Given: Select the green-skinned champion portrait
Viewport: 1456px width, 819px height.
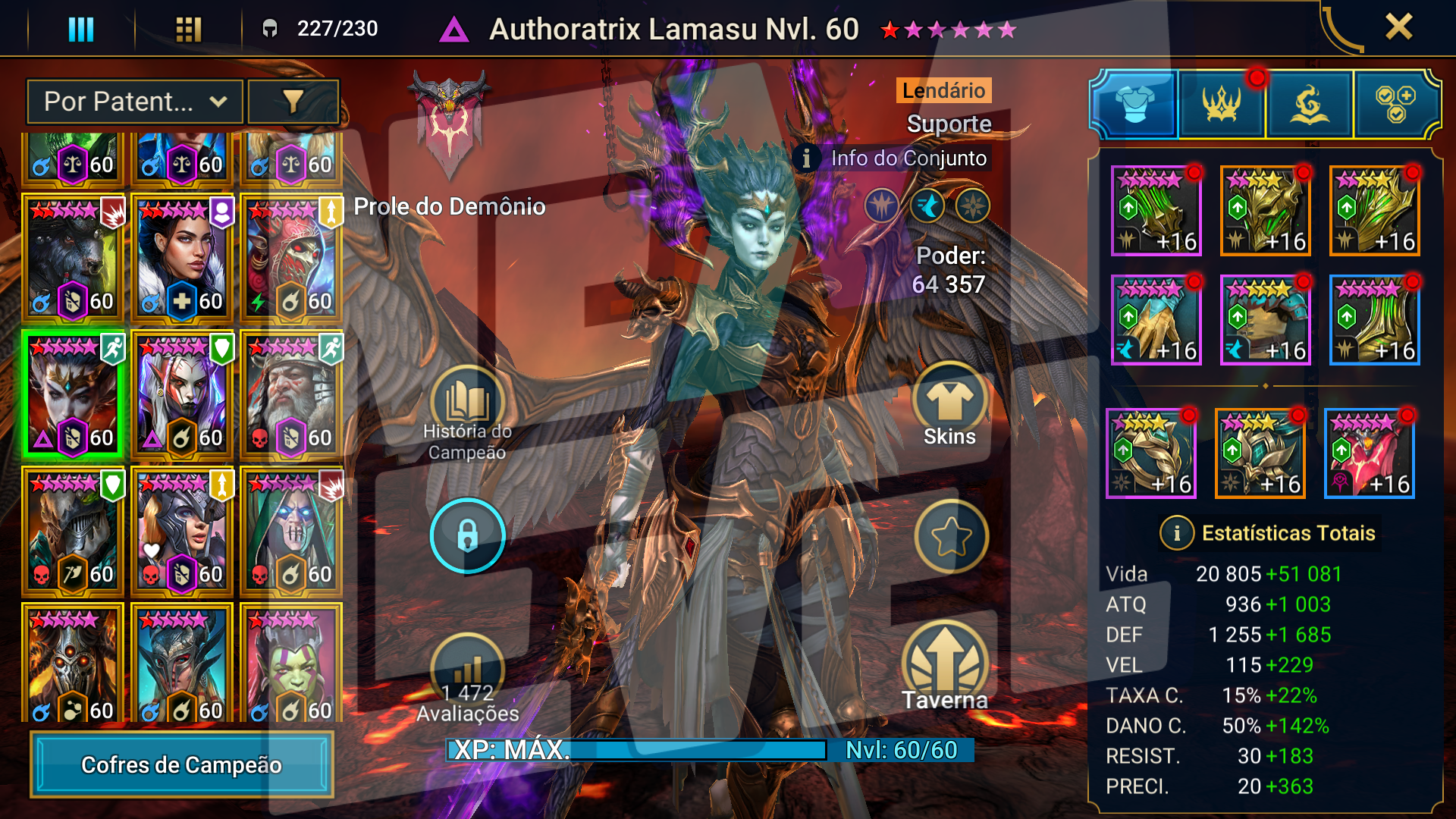Looking at the screenshot, I should click(291, 664).
